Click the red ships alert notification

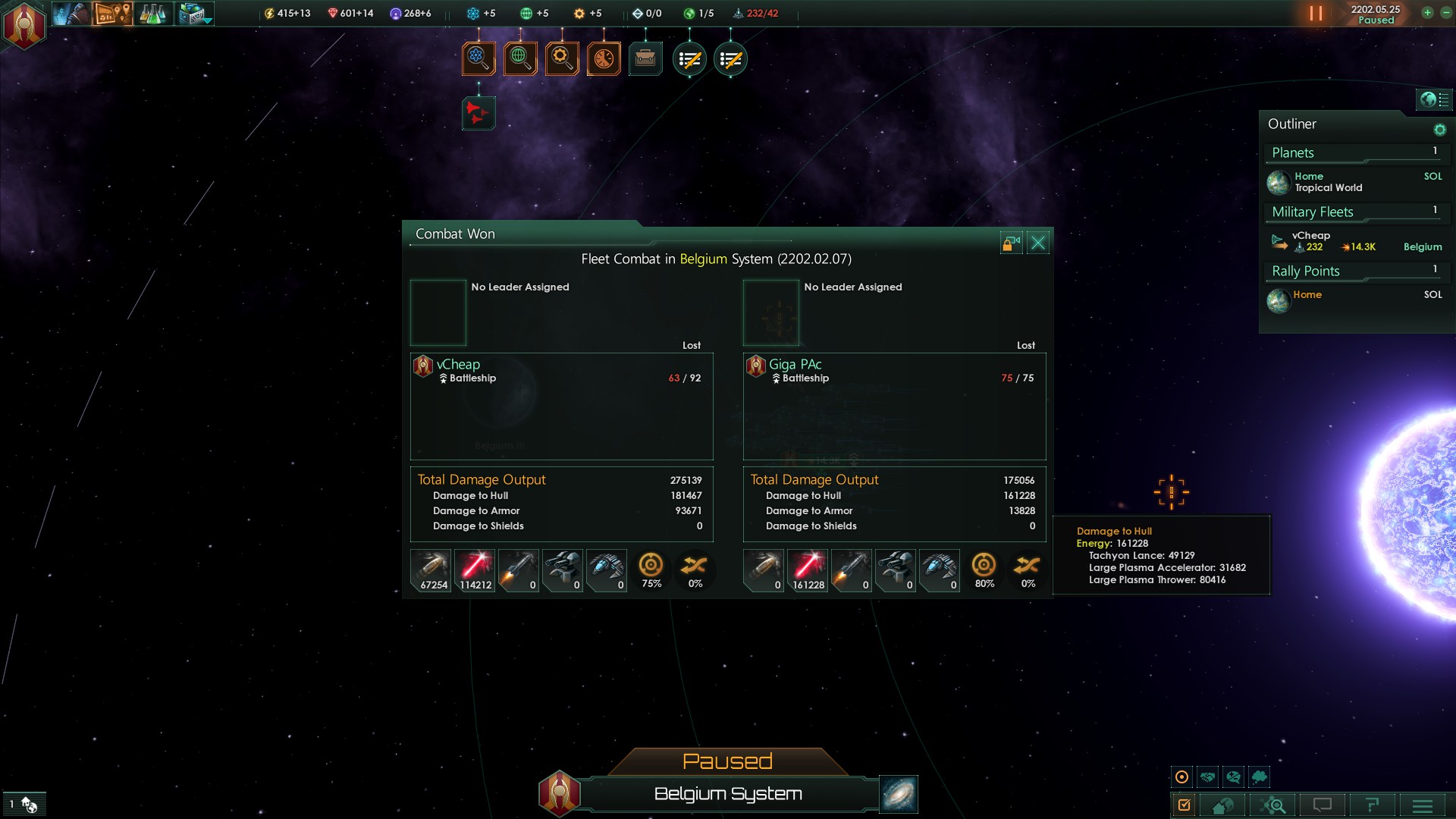click(479, 113)
